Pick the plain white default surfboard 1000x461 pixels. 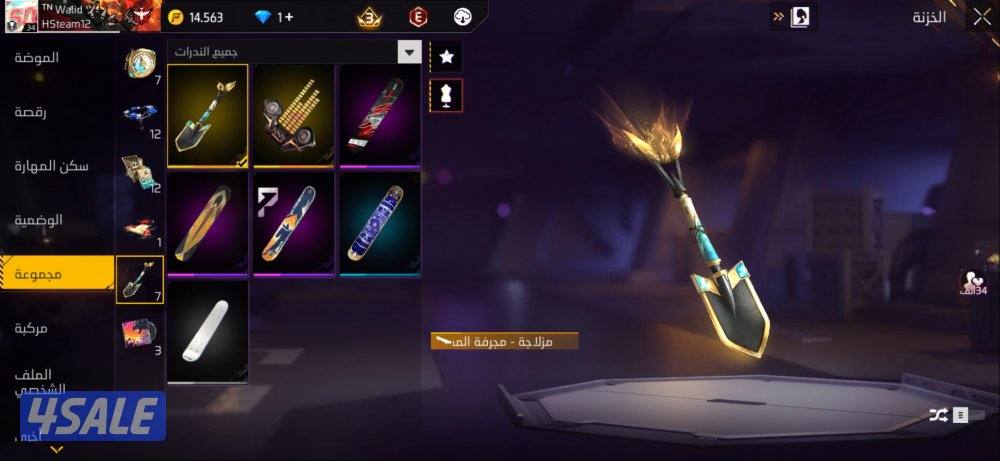coord(208,331)
